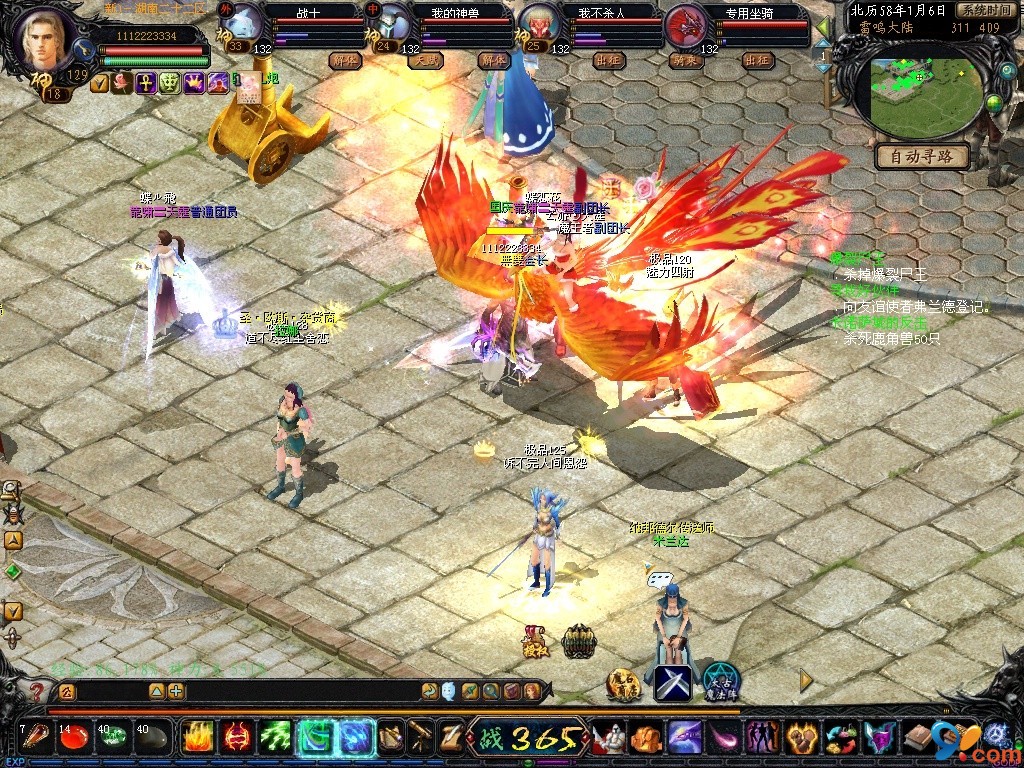Open the blue pentagram magic circle icon
This screenshot has width=1024, height=768.
pos(720,682)
